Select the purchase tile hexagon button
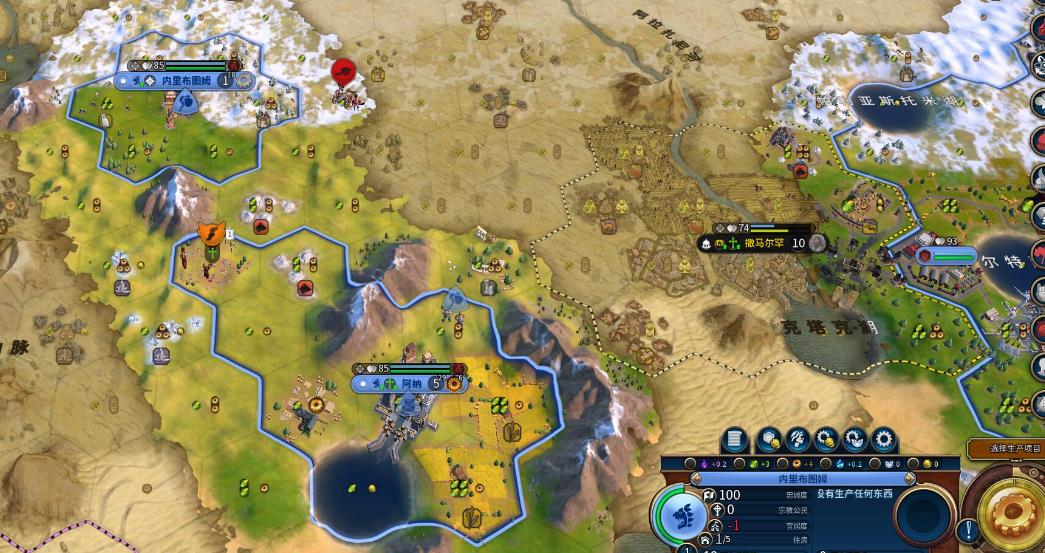The height and width of the screenshot is (553, 1045). coord(769,440)
